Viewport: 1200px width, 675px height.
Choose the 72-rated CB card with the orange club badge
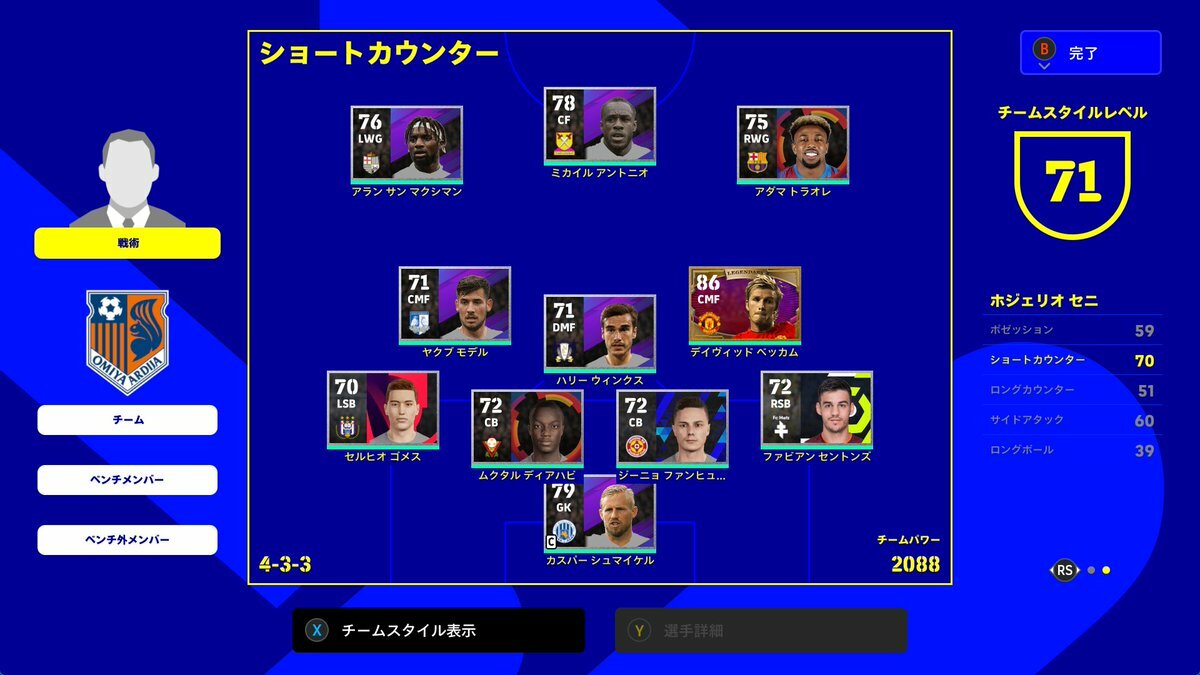[x=672, y=428]
